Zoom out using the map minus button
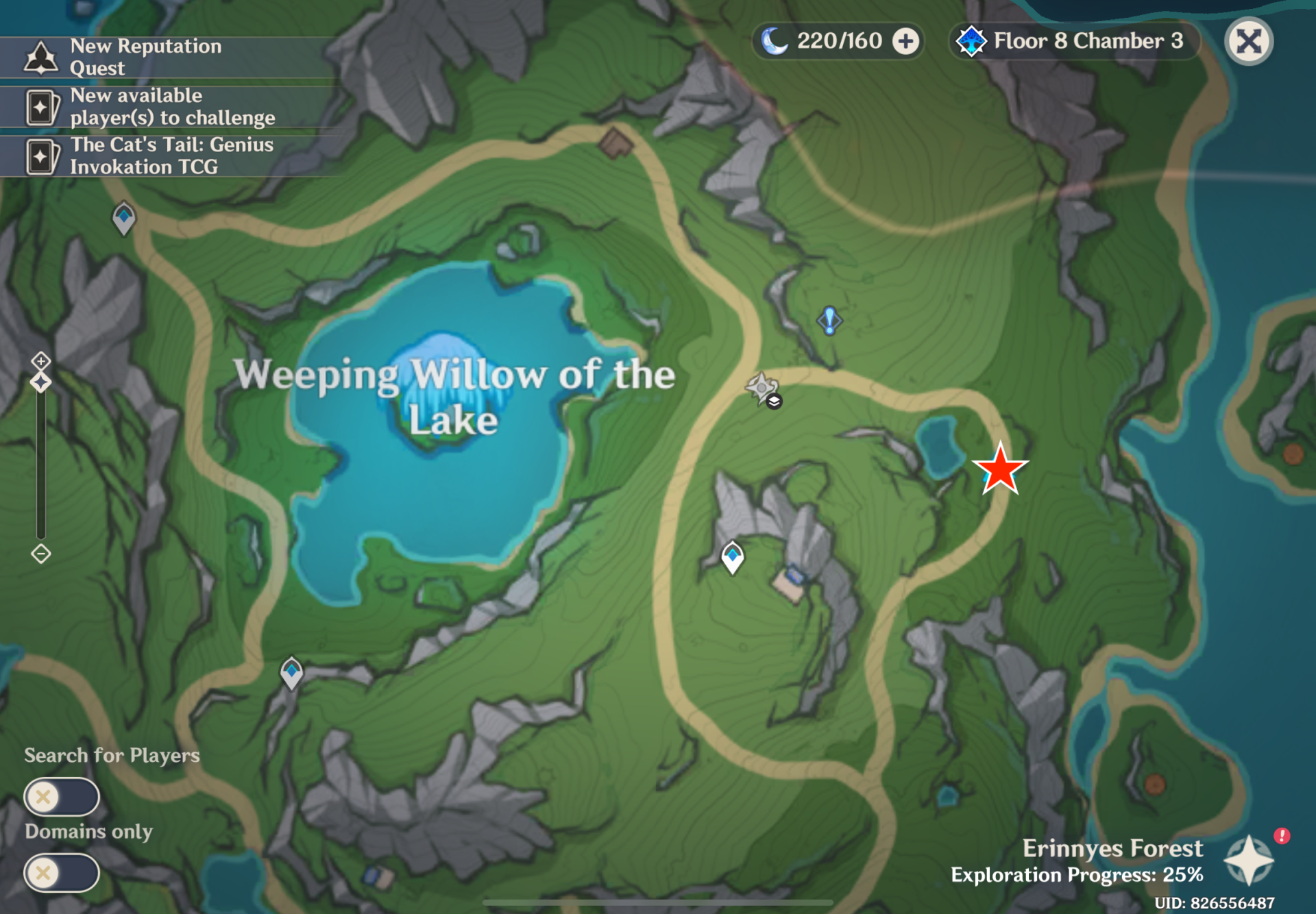The height and width of the screenshot is (914, 1316). click(41, 554)
